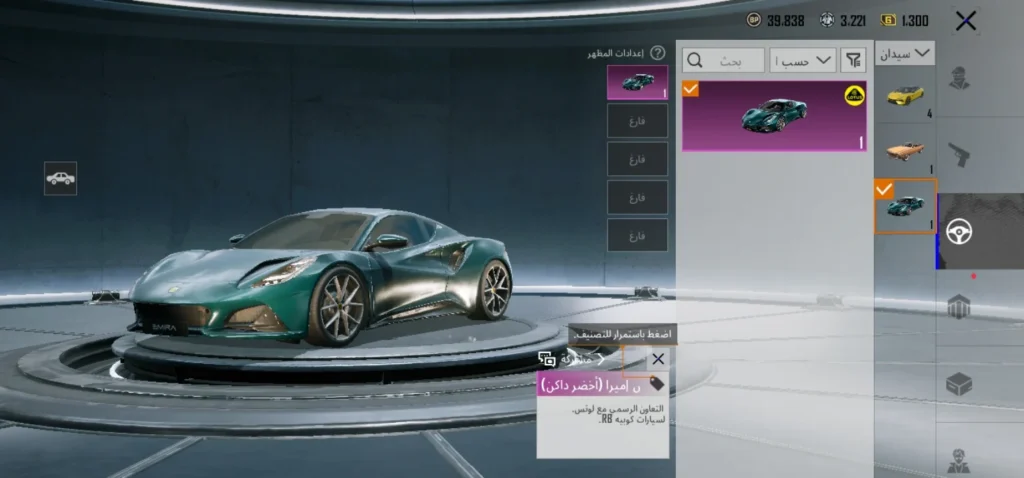1024x478 pixels.
Task: Choose the yellow sports car in the list
Action: (905, 95)
